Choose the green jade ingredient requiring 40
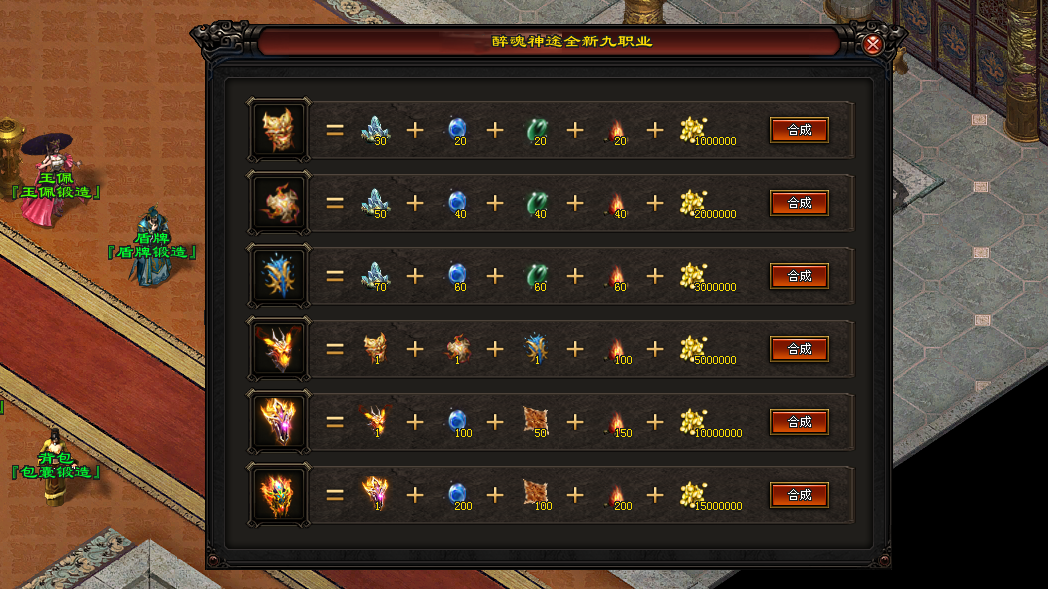 (x=536, y=202)
